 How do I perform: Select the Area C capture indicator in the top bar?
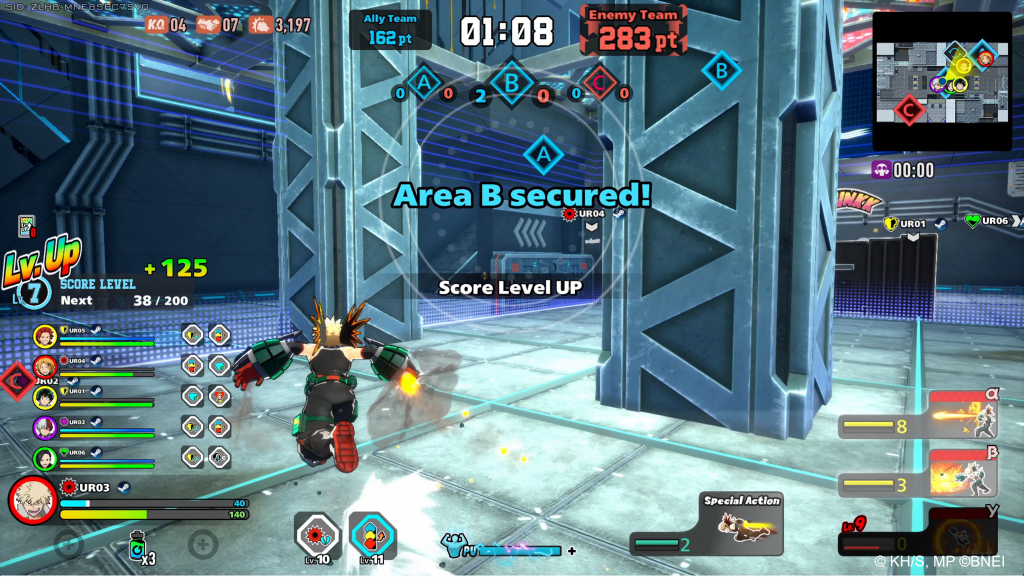pos(599,84)
